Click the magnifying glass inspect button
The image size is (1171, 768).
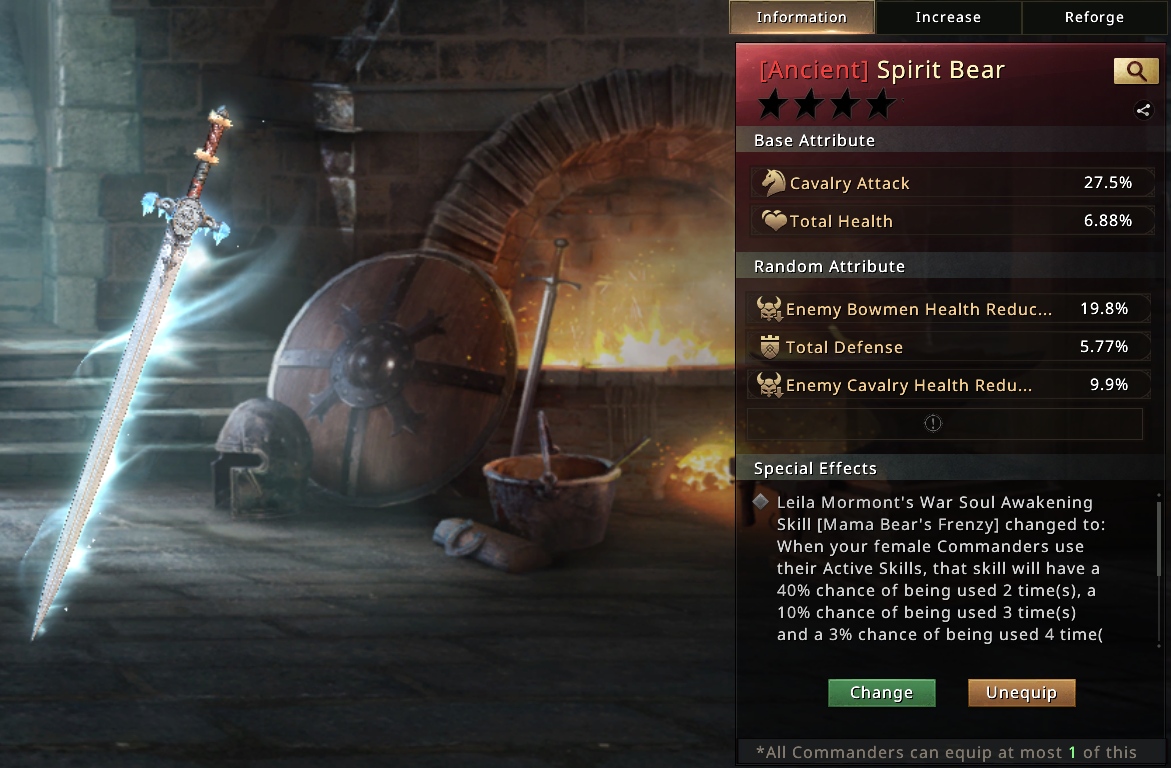(1136, 71)
